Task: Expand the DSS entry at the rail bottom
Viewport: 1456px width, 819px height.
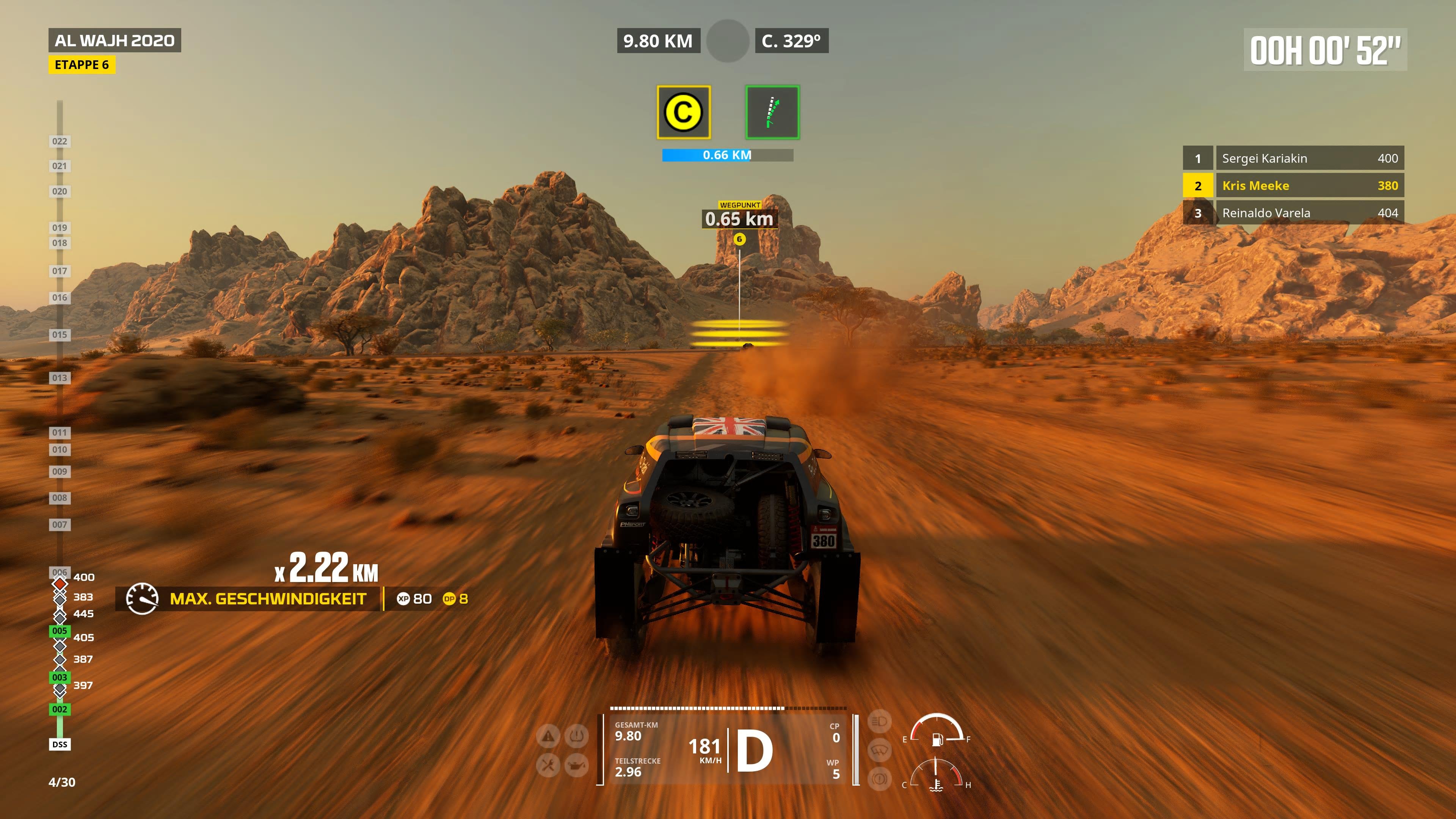Action: (x=60, y=744)
